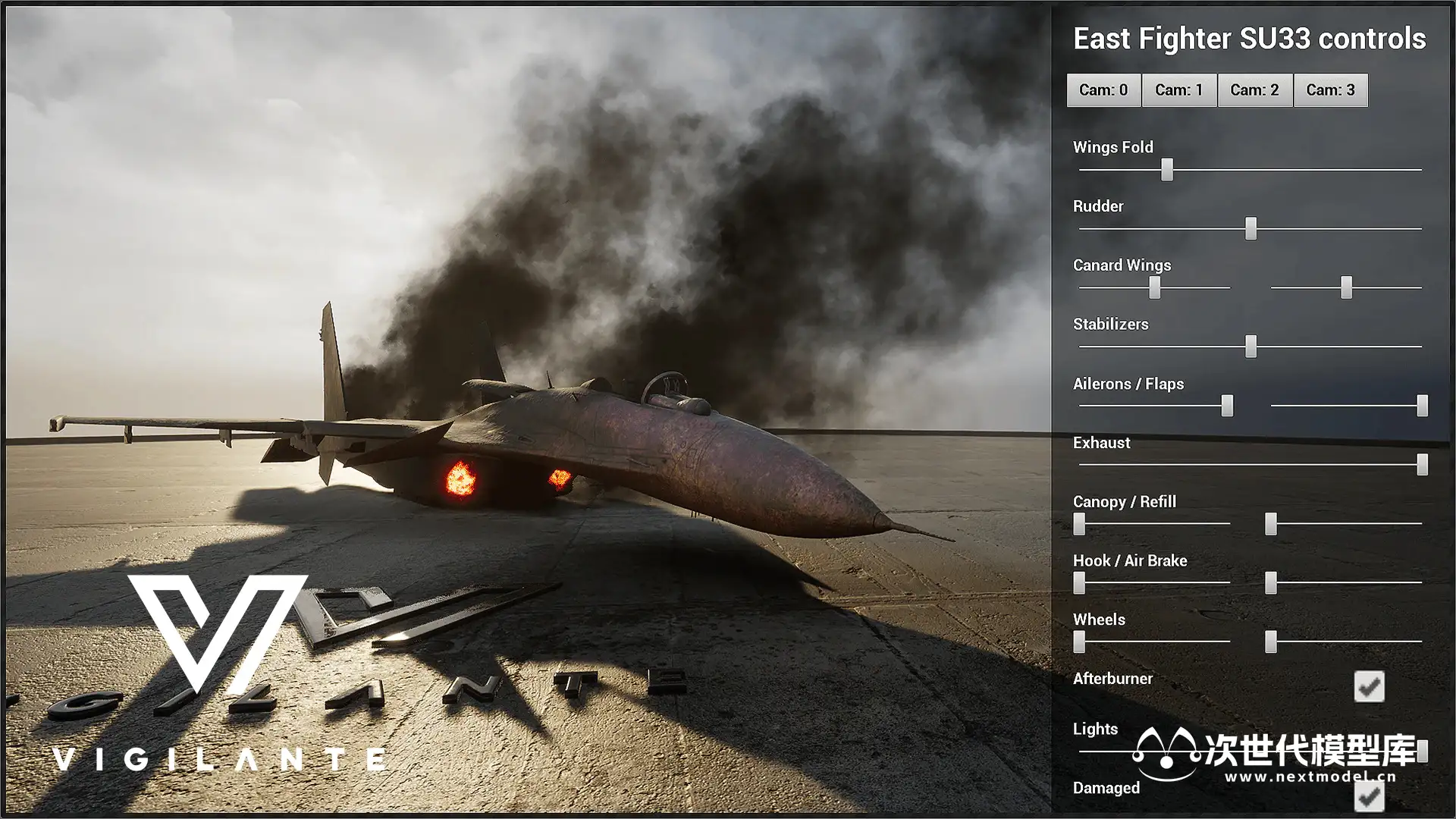Viewport: 1456px width, 819px height.
Task: Select the Cam: 1 button
Action: 1179,90
